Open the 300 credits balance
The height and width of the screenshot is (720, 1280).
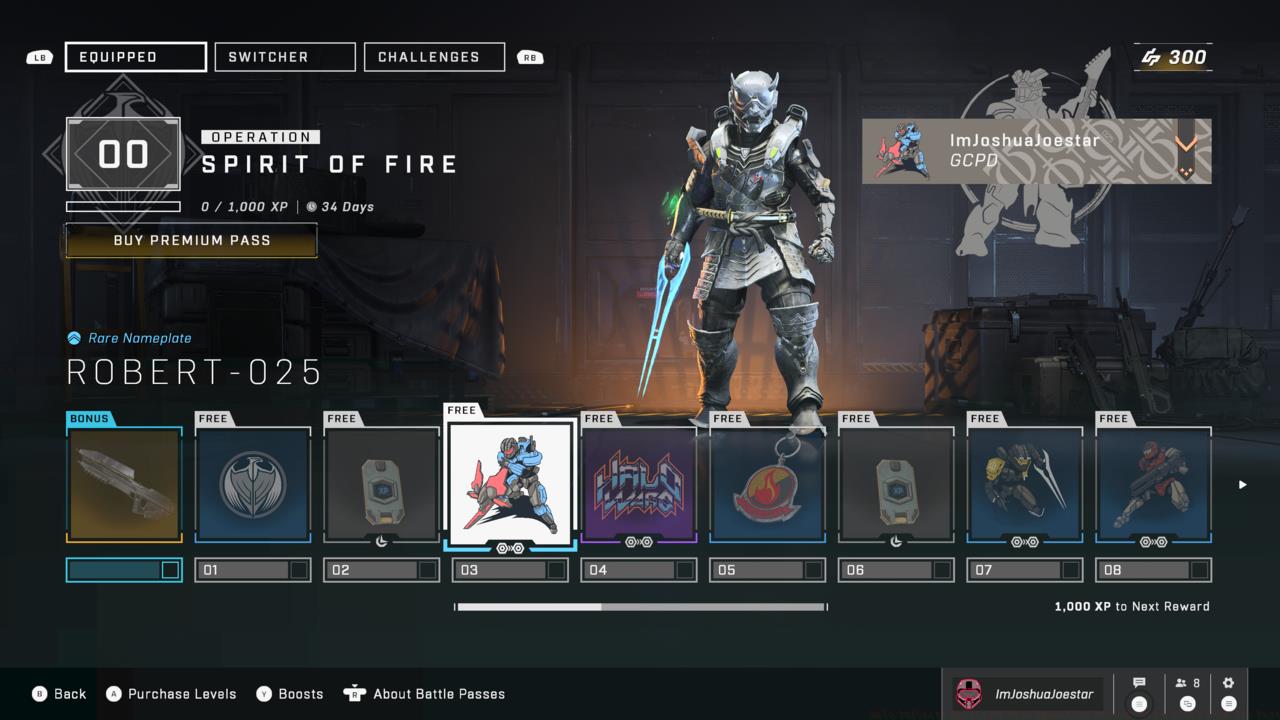point(1174,57)
